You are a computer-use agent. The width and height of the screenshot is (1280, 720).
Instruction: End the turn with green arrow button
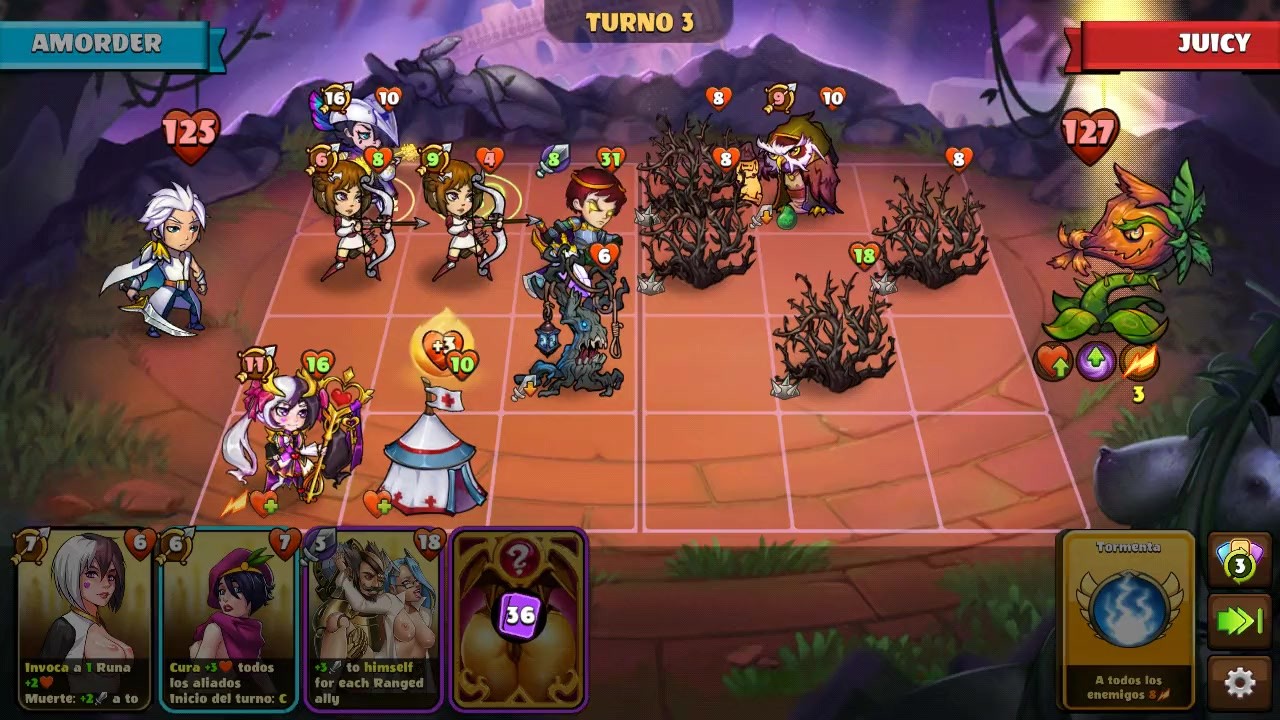coord(1239,622)
